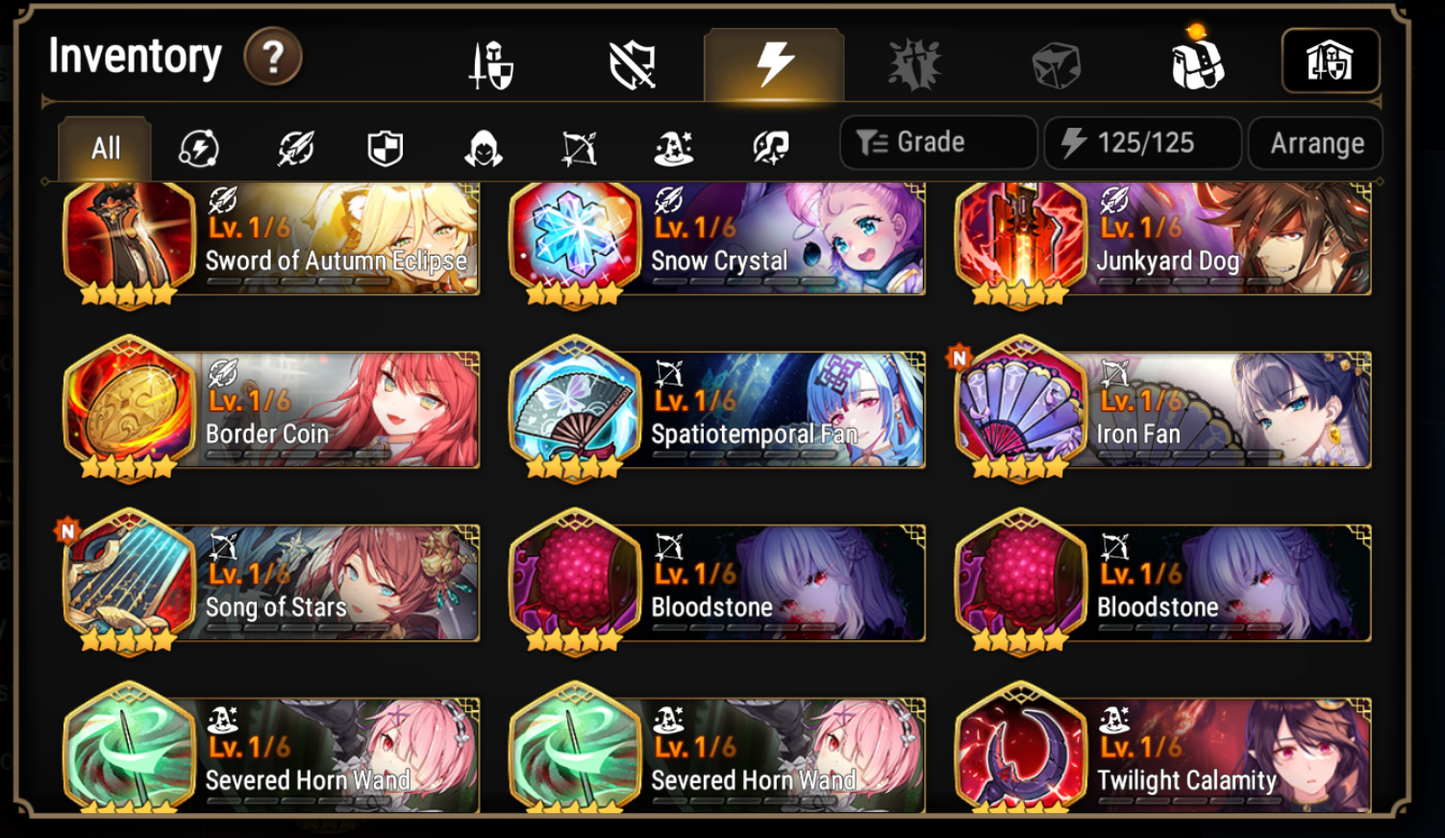Screen dimensions: 1445x838
Task: Open the Storage fortress icon
Action: [x=1331, y=62]
